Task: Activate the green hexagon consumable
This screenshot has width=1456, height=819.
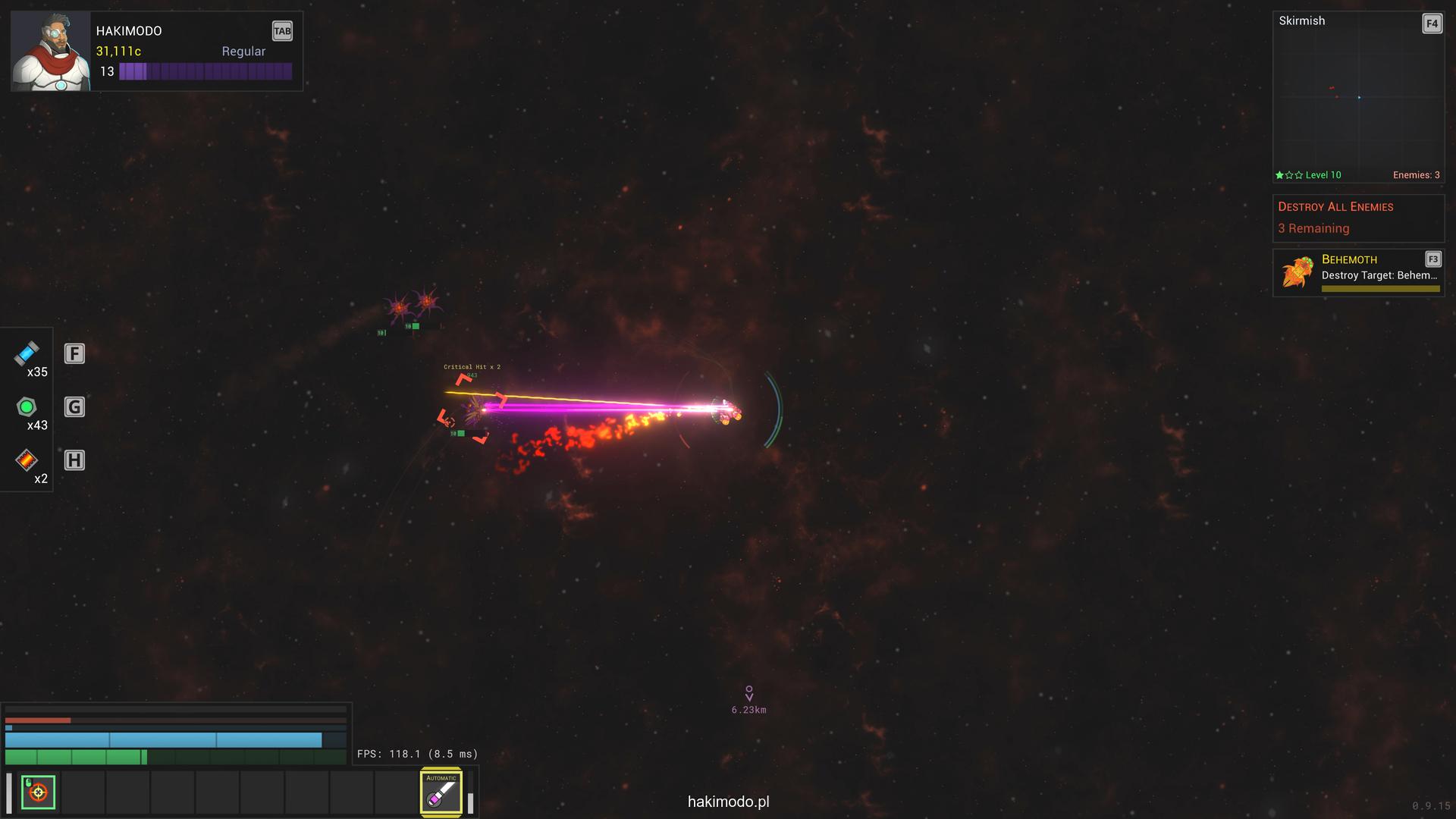Action: [x=27, y=407]
